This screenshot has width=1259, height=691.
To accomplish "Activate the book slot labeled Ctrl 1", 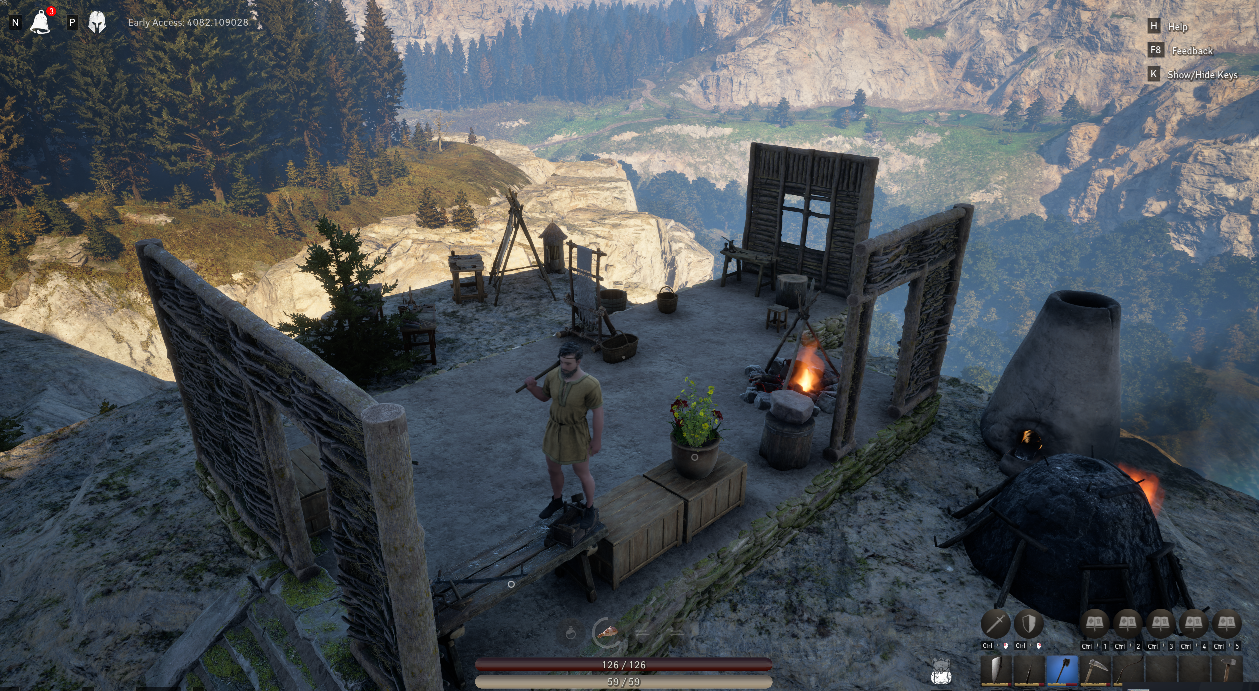I will [1096, 623].
